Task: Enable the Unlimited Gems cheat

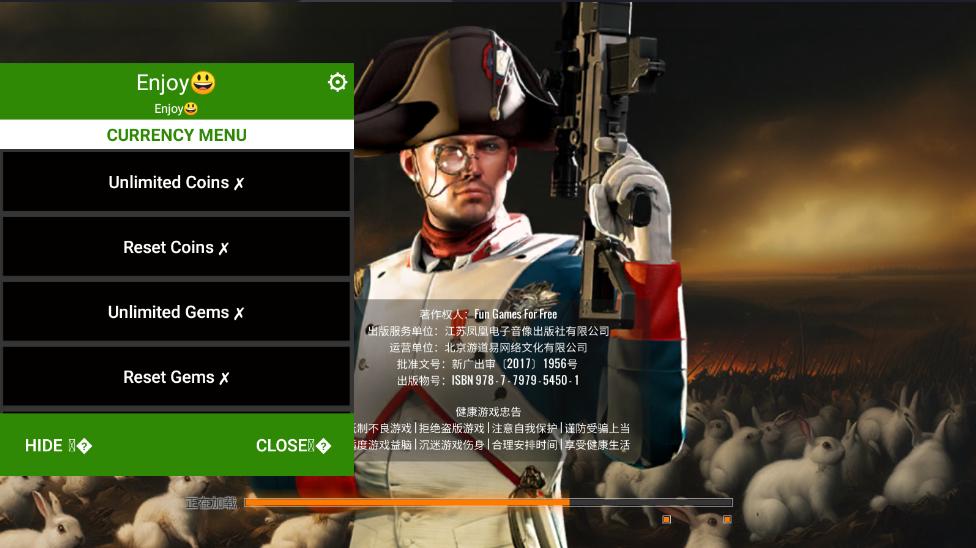Action: (176, 312)
